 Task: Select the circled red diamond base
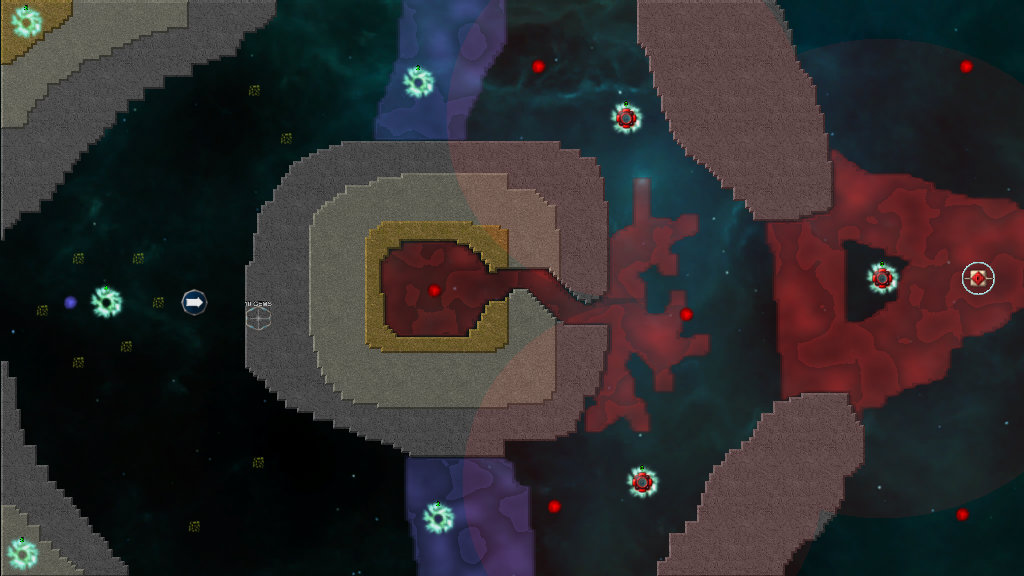pos(978,278)
